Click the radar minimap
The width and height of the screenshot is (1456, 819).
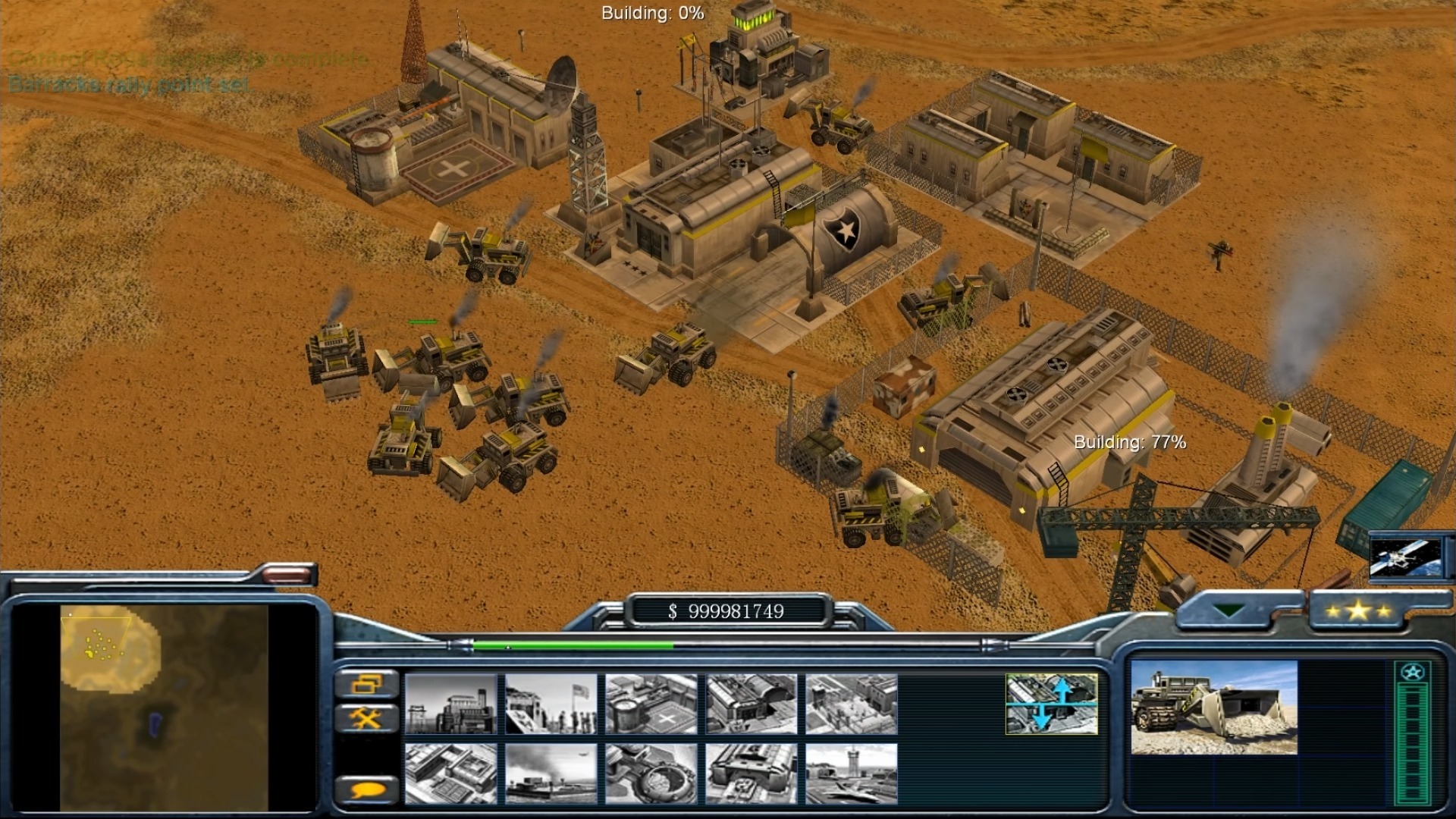[x=164, y=707]
